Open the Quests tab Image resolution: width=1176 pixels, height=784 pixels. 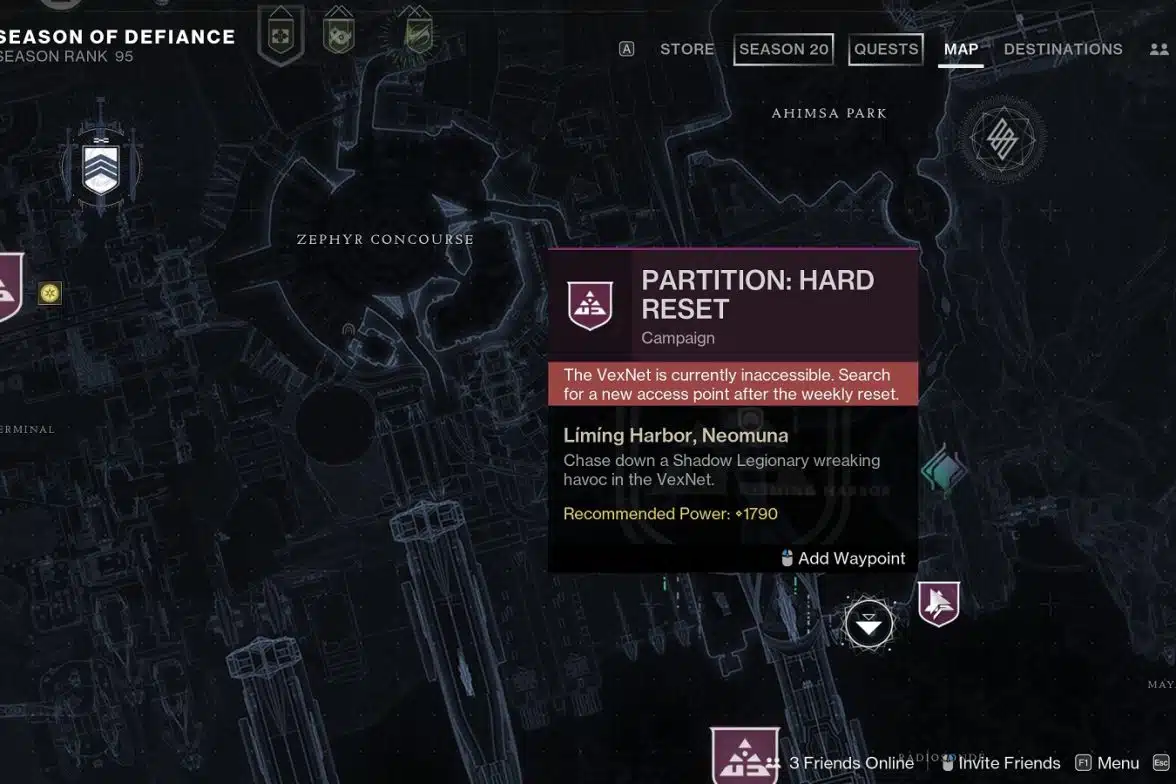[x=885, y=49]
